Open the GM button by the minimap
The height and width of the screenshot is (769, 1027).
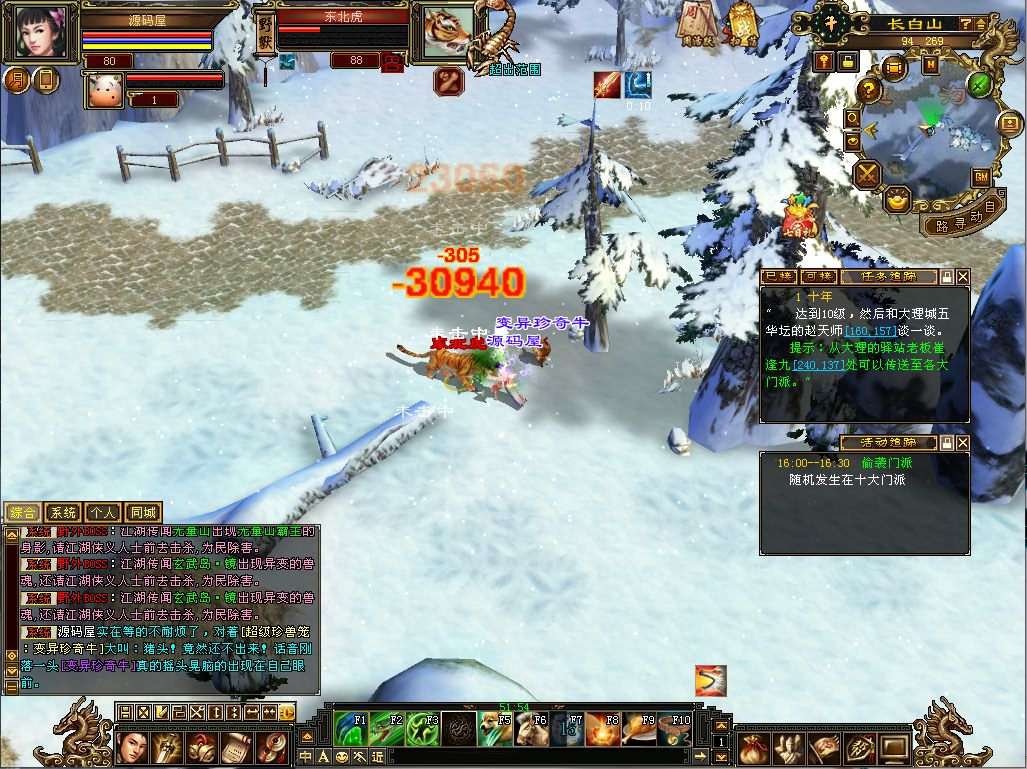point(981,176)
